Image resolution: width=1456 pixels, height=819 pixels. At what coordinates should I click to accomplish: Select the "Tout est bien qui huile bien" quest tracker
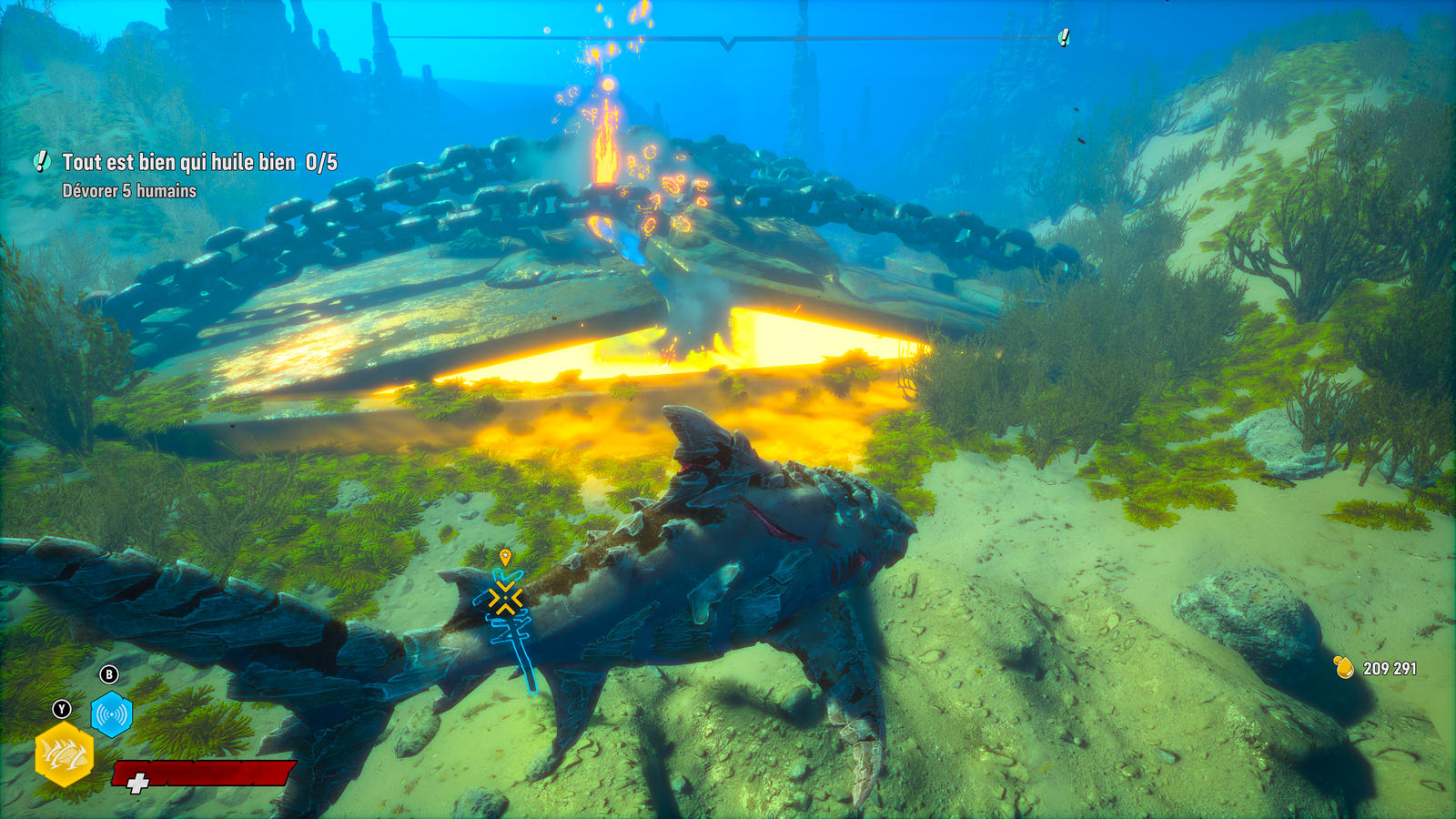(178, 163)
